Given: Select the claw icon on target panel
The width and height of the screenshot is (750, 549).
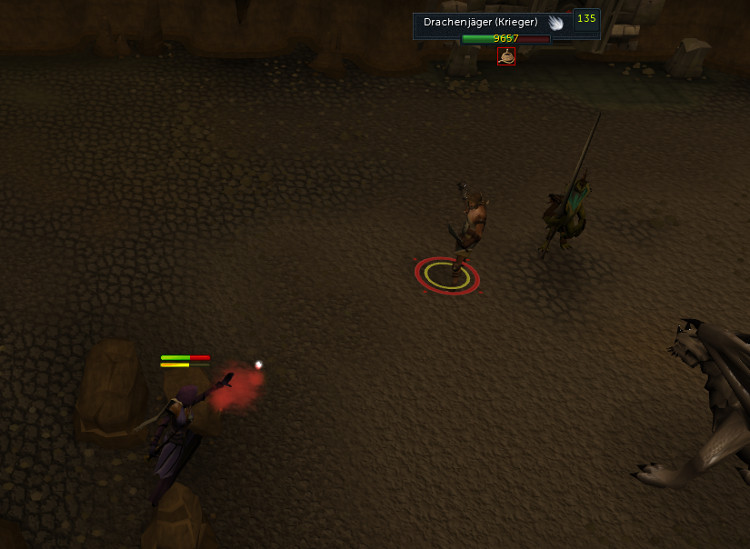Looking at the screenshot, I should pyautogui.click(x=556, y=22).
